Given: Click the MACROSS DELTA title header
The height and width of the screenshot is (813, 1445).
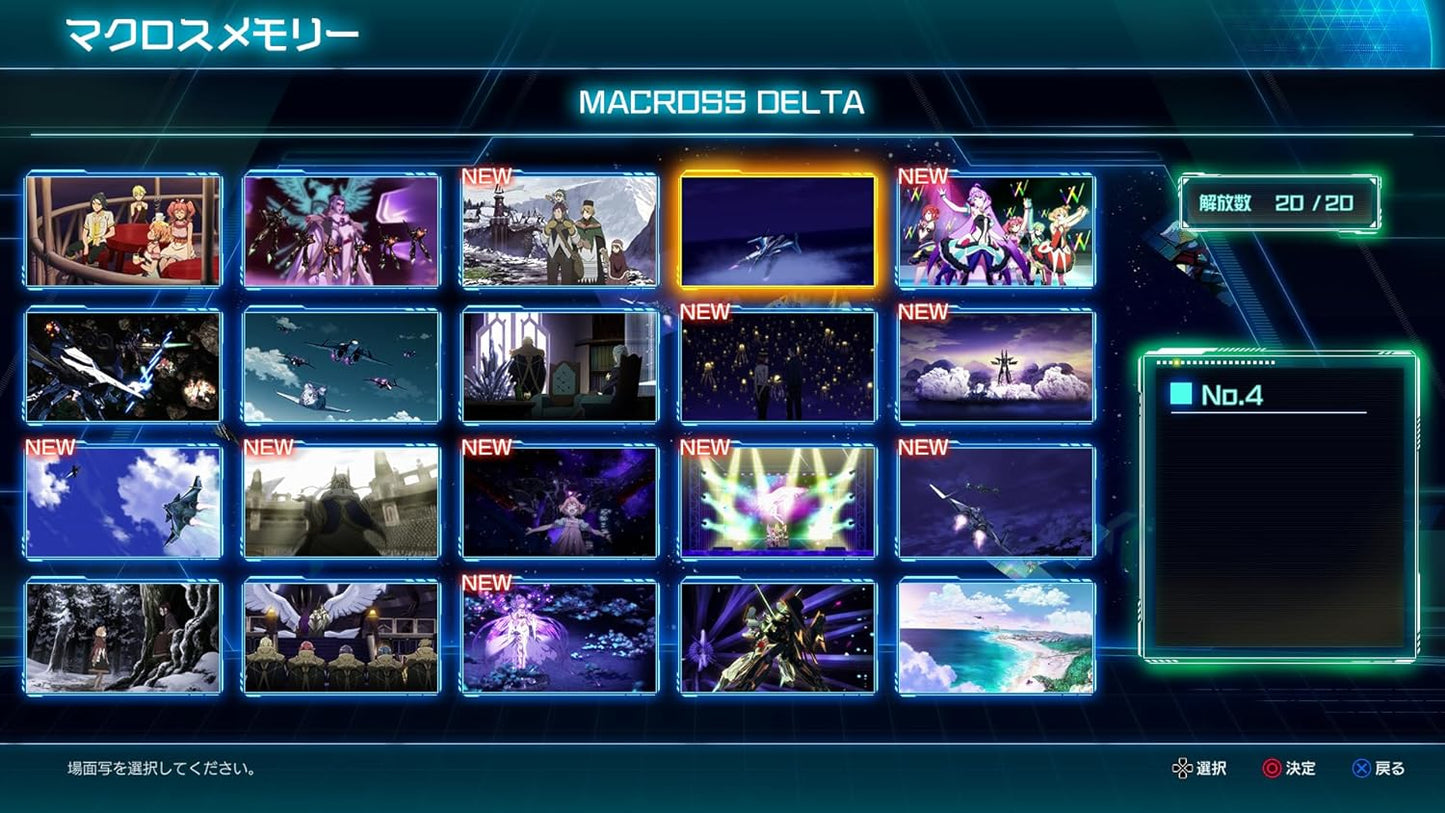Looking at the screenshot, I should (722, 103).
